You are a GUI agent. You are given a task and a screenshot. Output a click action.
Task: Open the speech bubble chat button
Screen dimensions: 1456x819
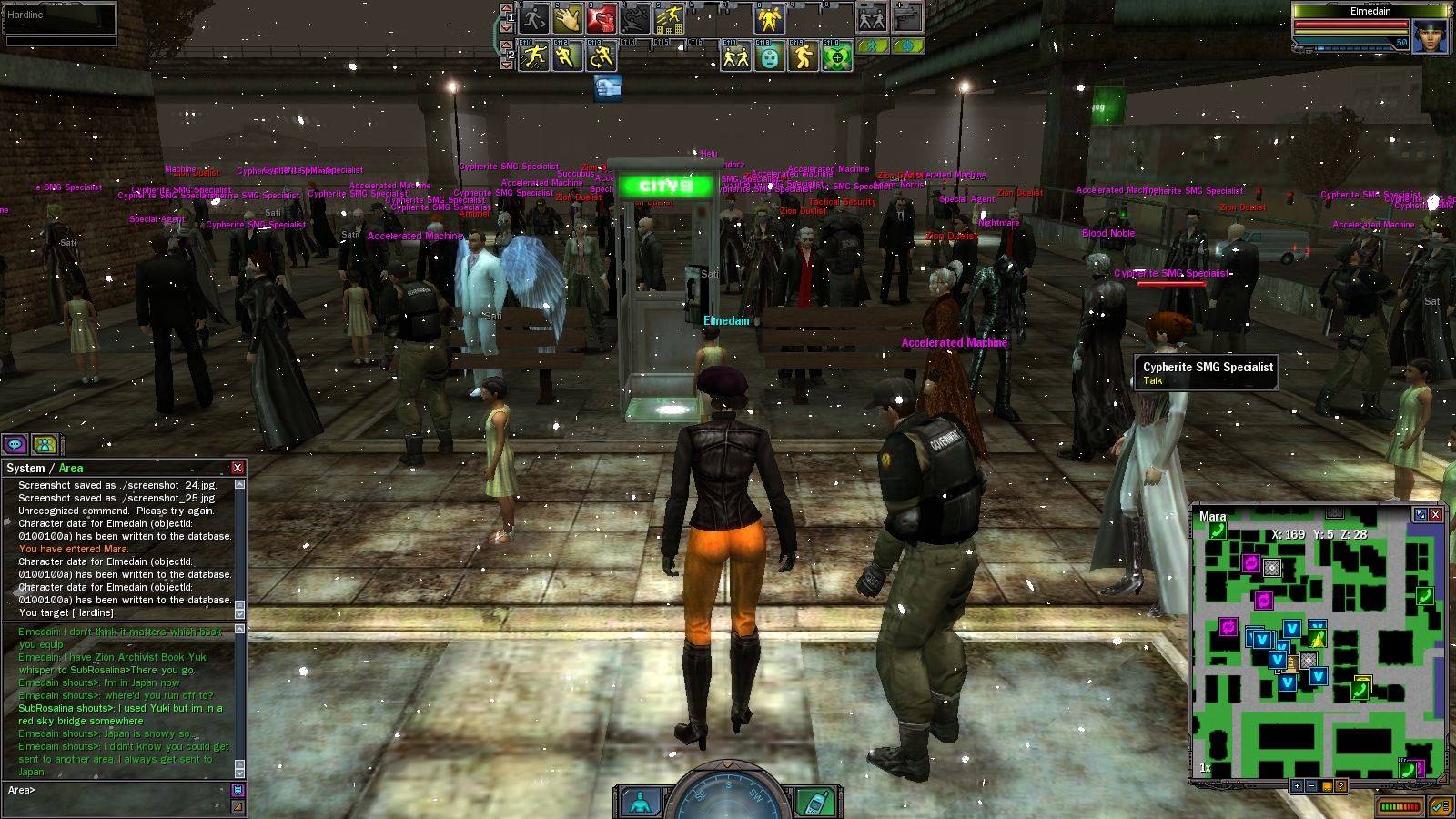[x=15, y=444]
